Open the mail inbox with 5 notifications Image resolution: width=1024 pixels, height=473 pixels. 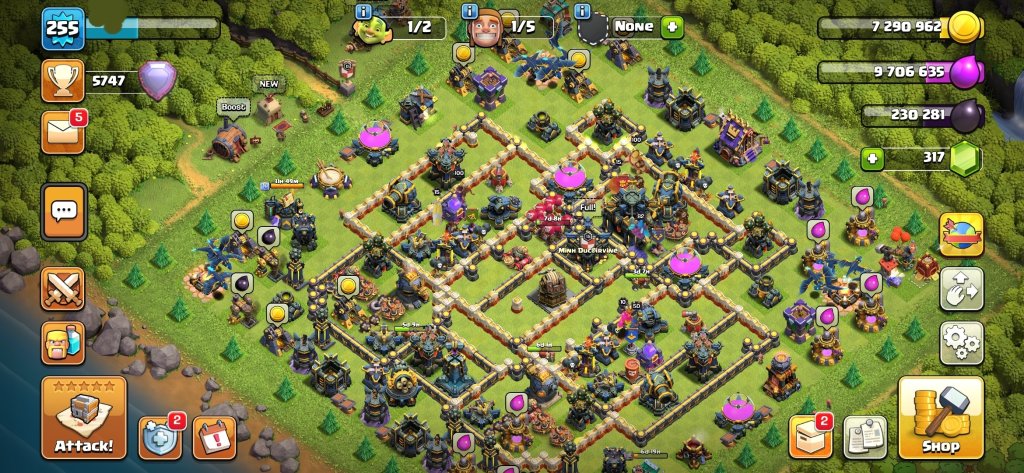coord(62,132)
